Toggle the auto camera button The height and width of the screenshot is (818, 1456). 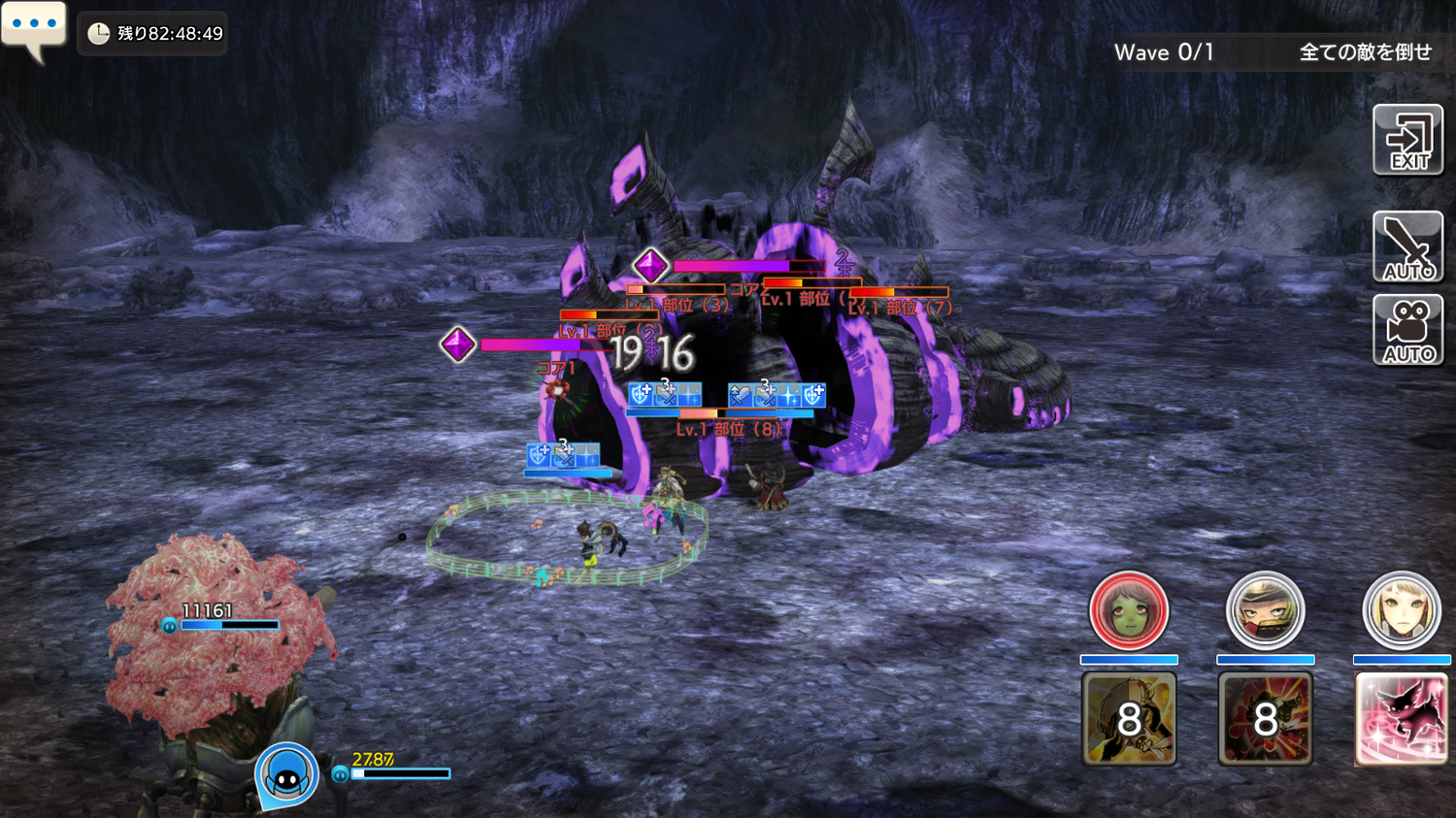point(1407,330)
